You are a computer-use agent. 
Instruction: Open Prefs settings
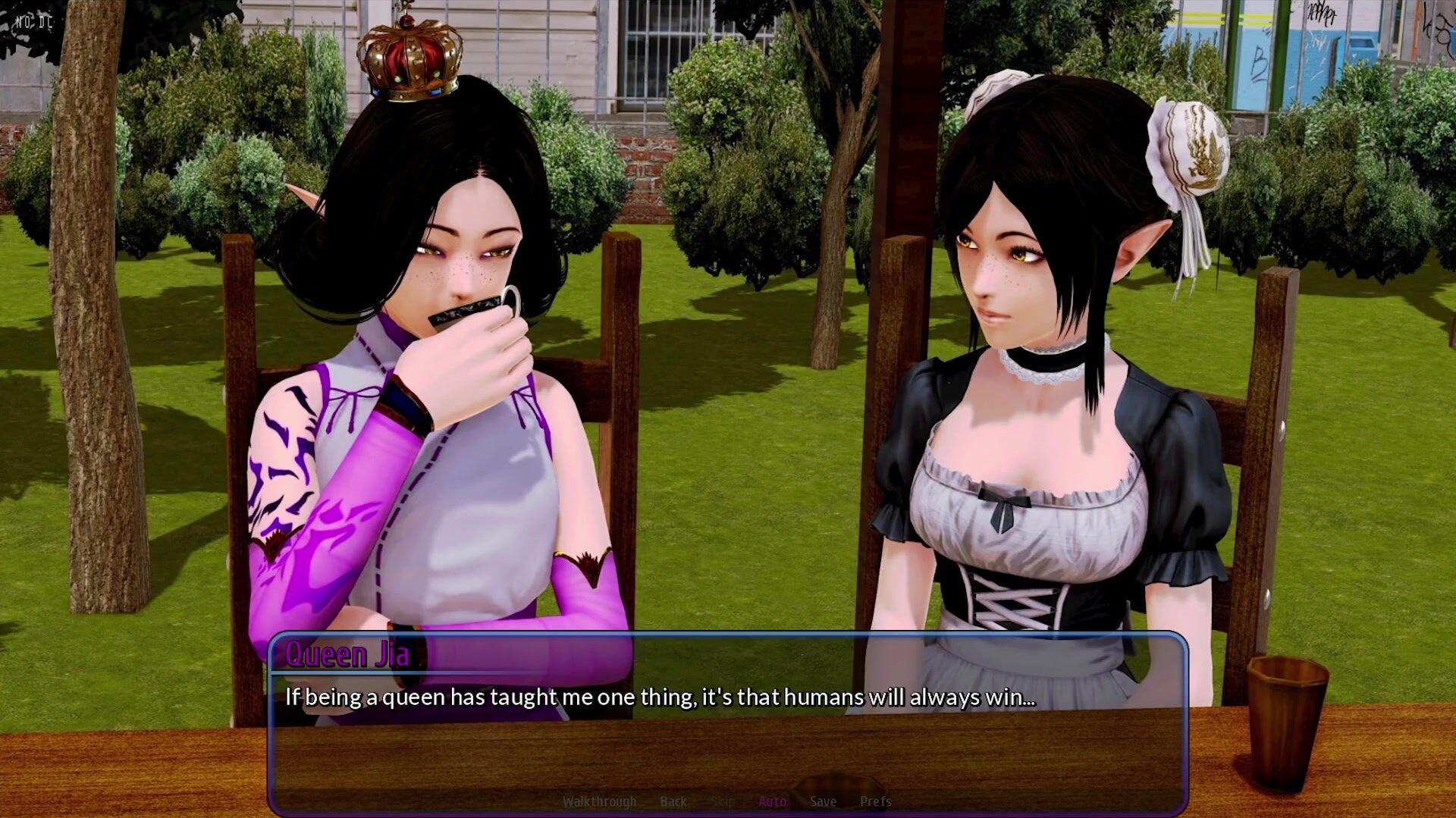875,801
